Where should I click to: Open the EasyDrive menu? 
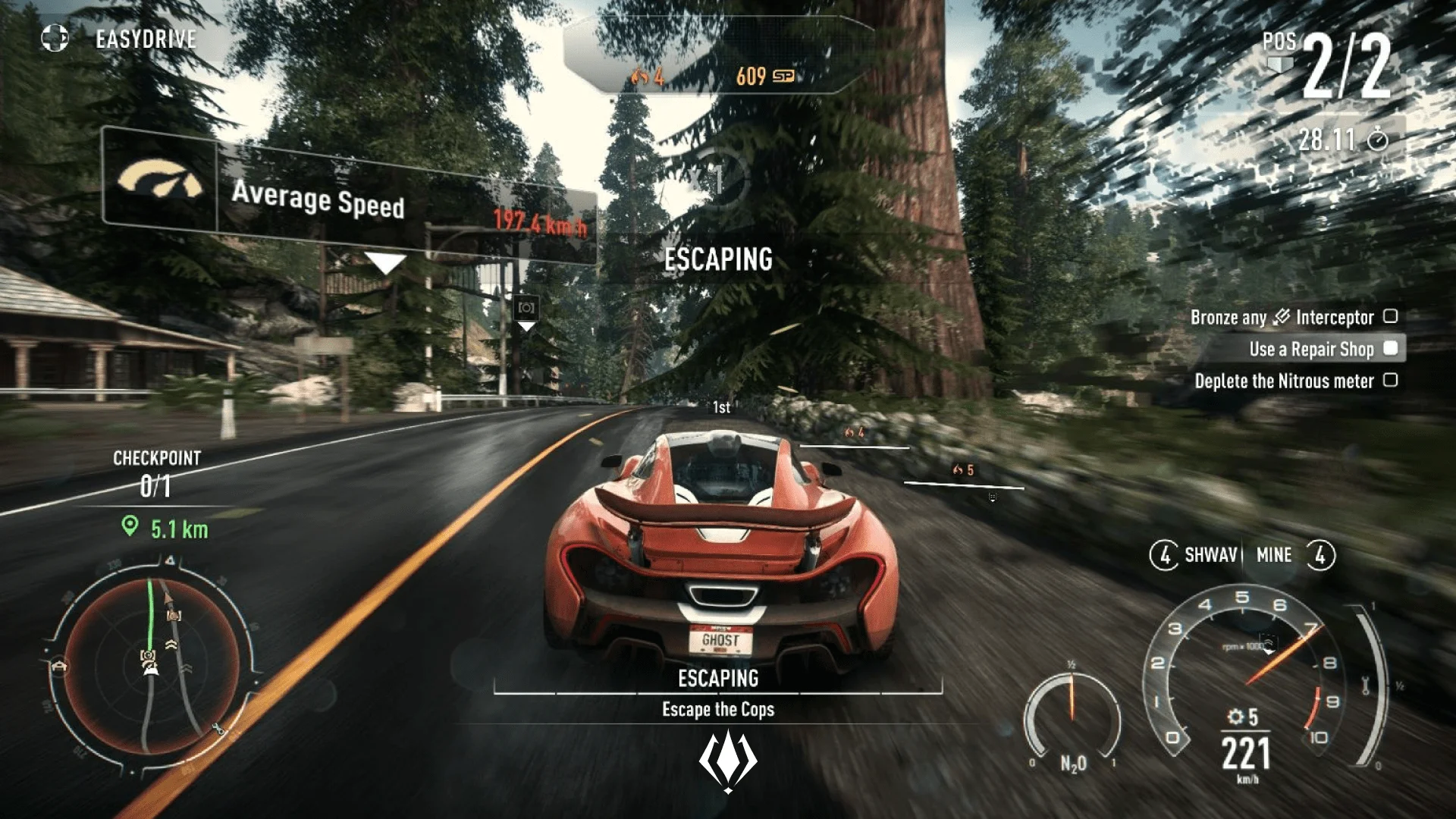click(x=121, y=38)
